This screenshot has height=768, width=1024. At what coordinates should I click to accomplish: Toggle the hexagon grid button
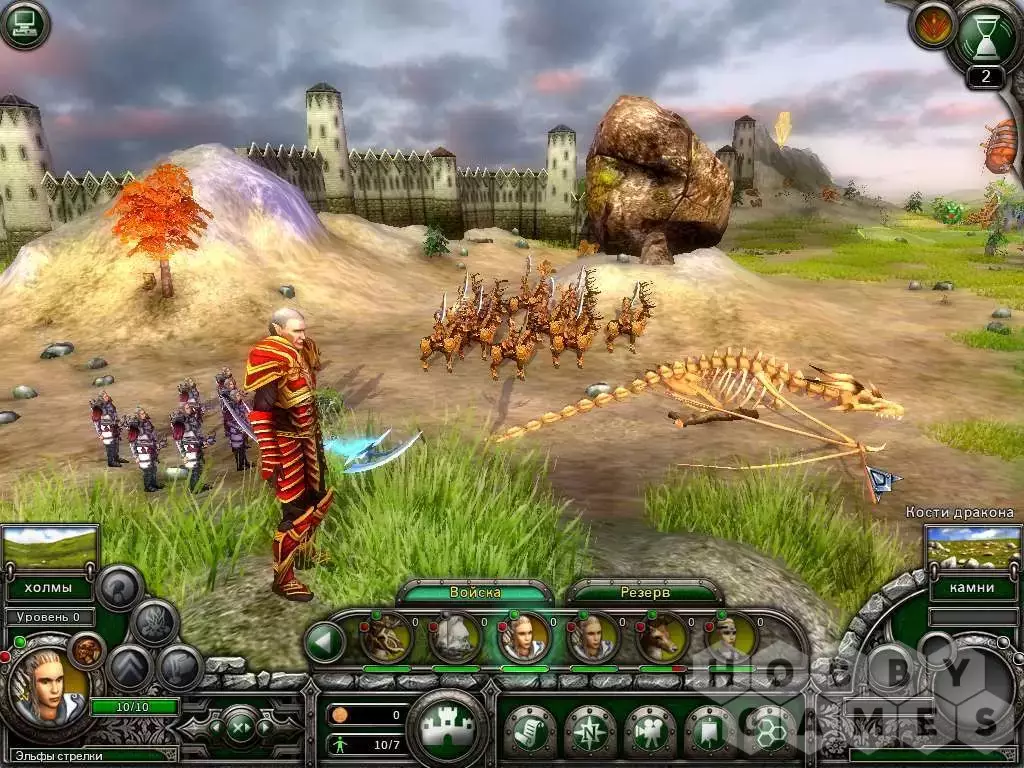point(769,731)
